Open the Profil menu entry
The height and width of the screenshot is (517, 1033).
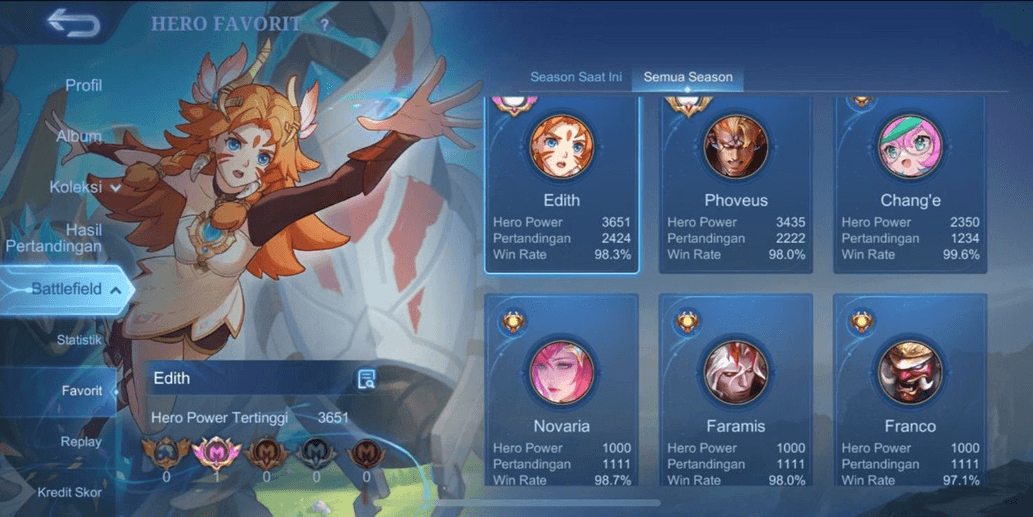[84, 85]
